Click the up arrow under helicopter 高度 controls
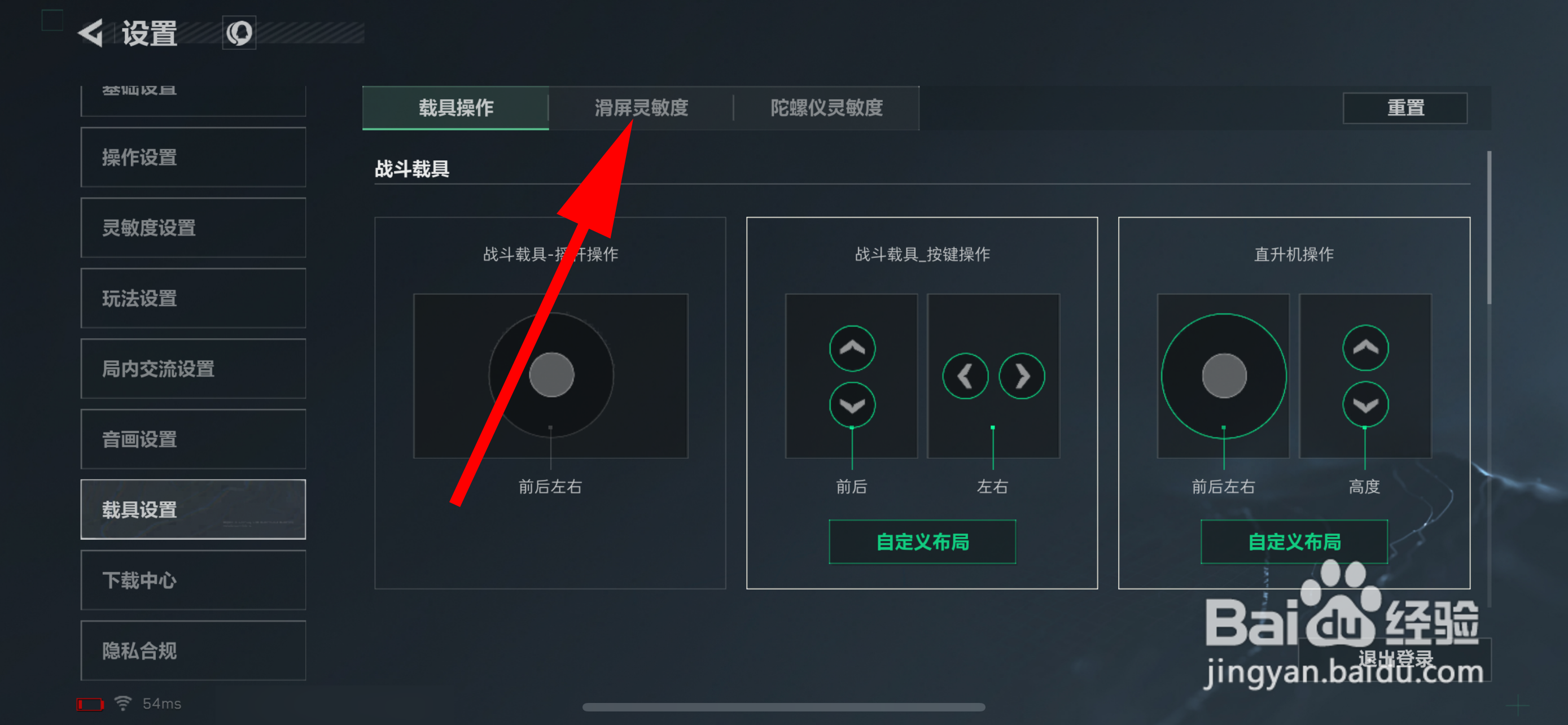The image size is (1568, 725). point(1365,348)
